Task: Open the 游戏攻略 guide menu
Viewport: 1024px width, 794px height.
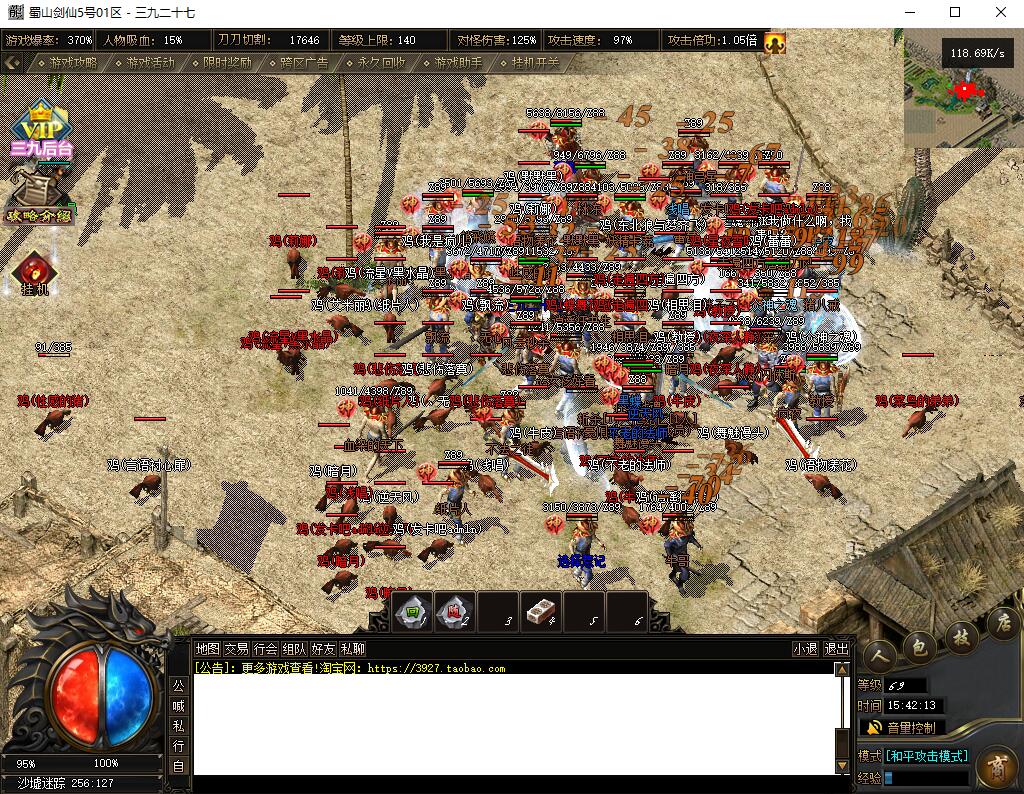Action: tap(74, 62)
